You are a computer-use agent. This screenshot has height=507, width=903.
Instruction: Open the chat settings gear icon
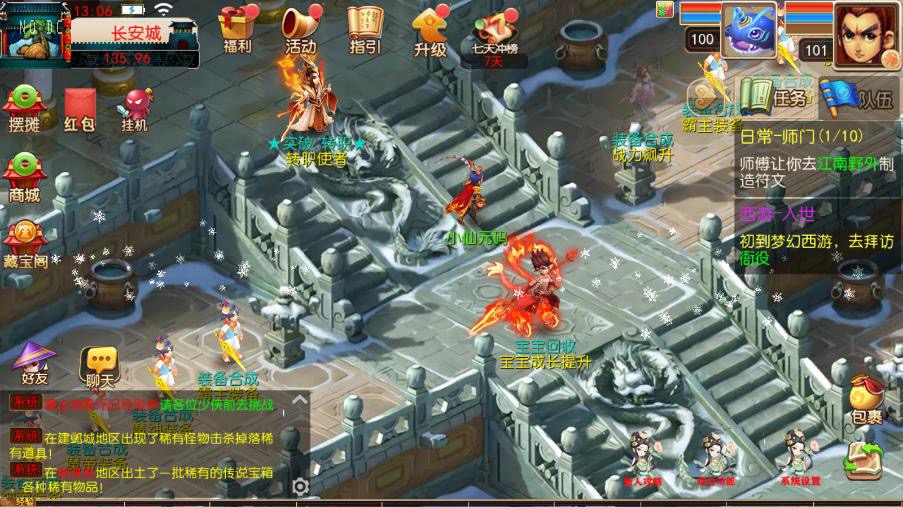(299, 486)
